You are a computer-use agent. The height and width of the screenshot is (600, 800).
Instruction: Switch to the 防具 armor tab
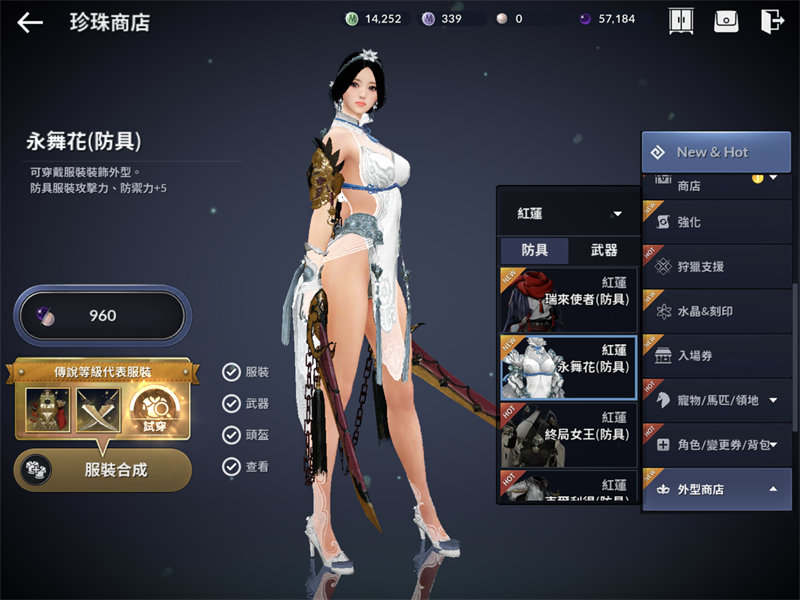[x=534, y=251]
